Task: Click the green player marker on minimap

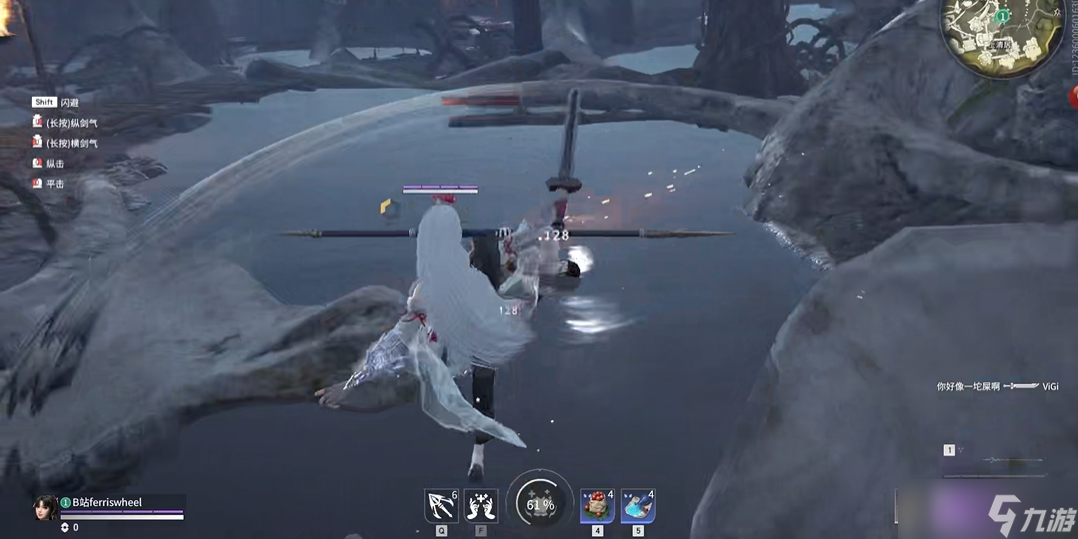Action: [x=1002, y=17]
